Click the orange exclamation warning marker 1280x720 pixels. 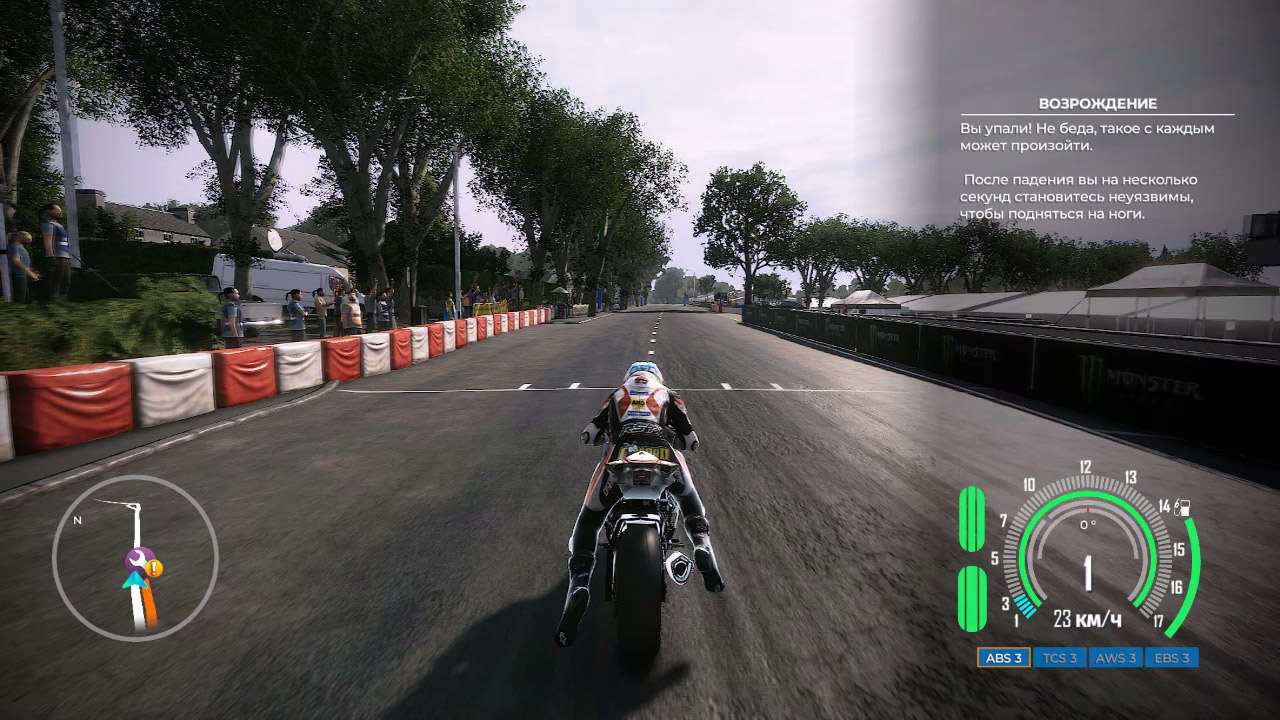(154, 569)
